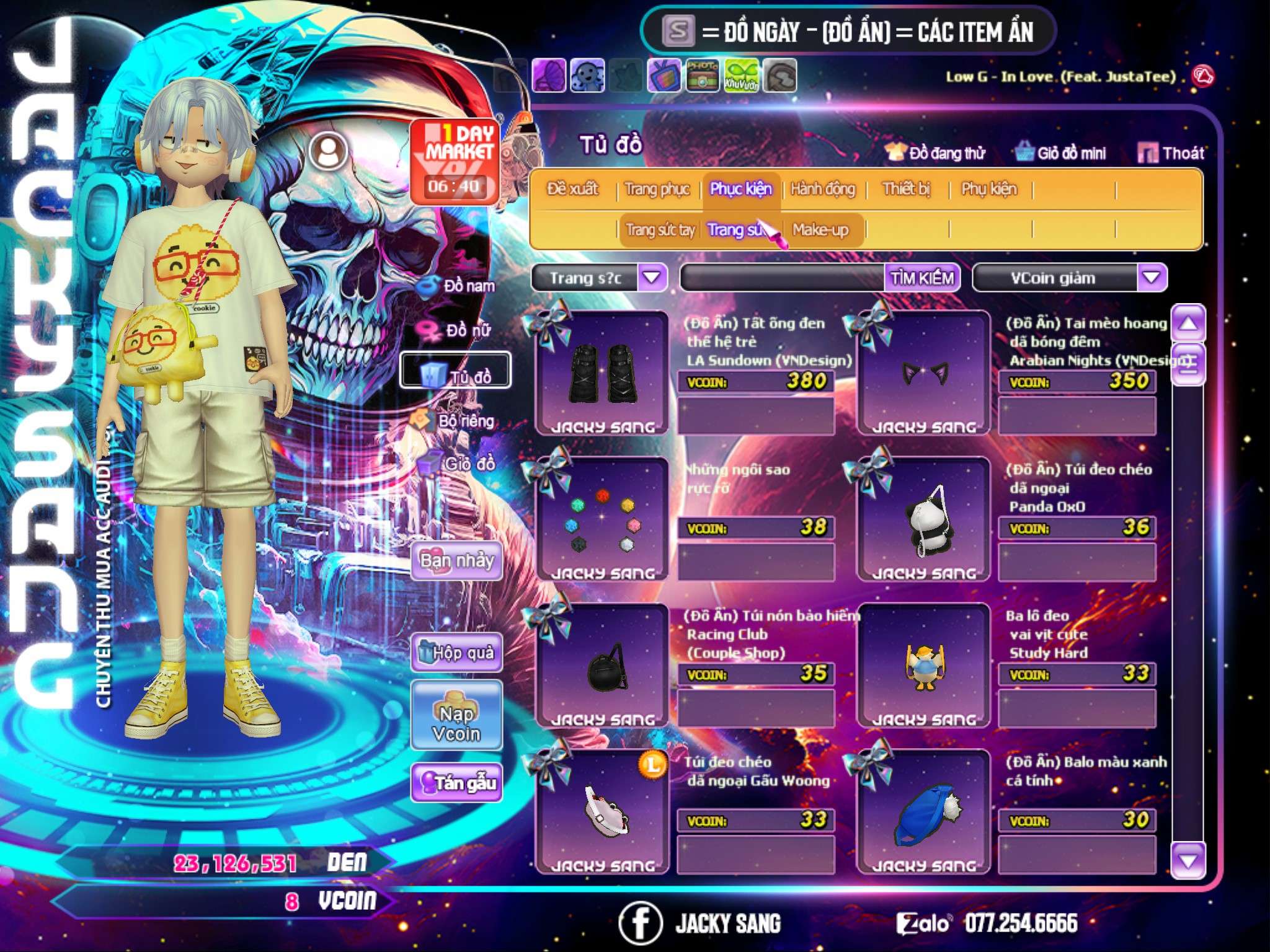Switch to the Hành động tab

pyautogui.click(x=822, y=189)
